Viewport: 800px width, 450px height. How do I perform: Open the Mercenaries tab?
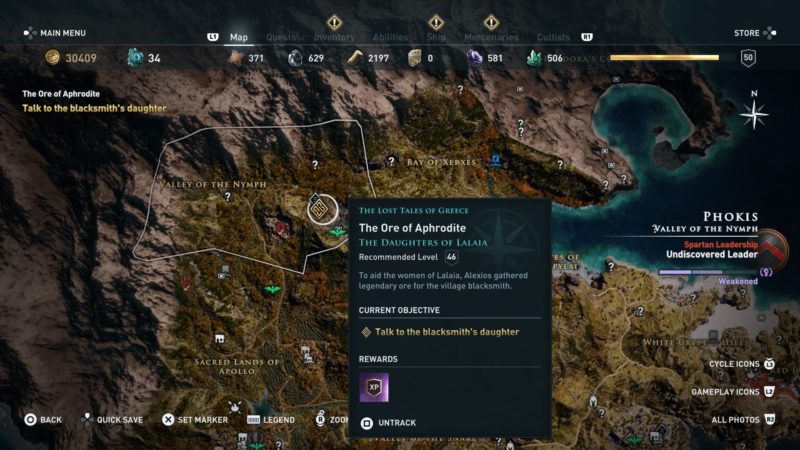tap(491, 38)
